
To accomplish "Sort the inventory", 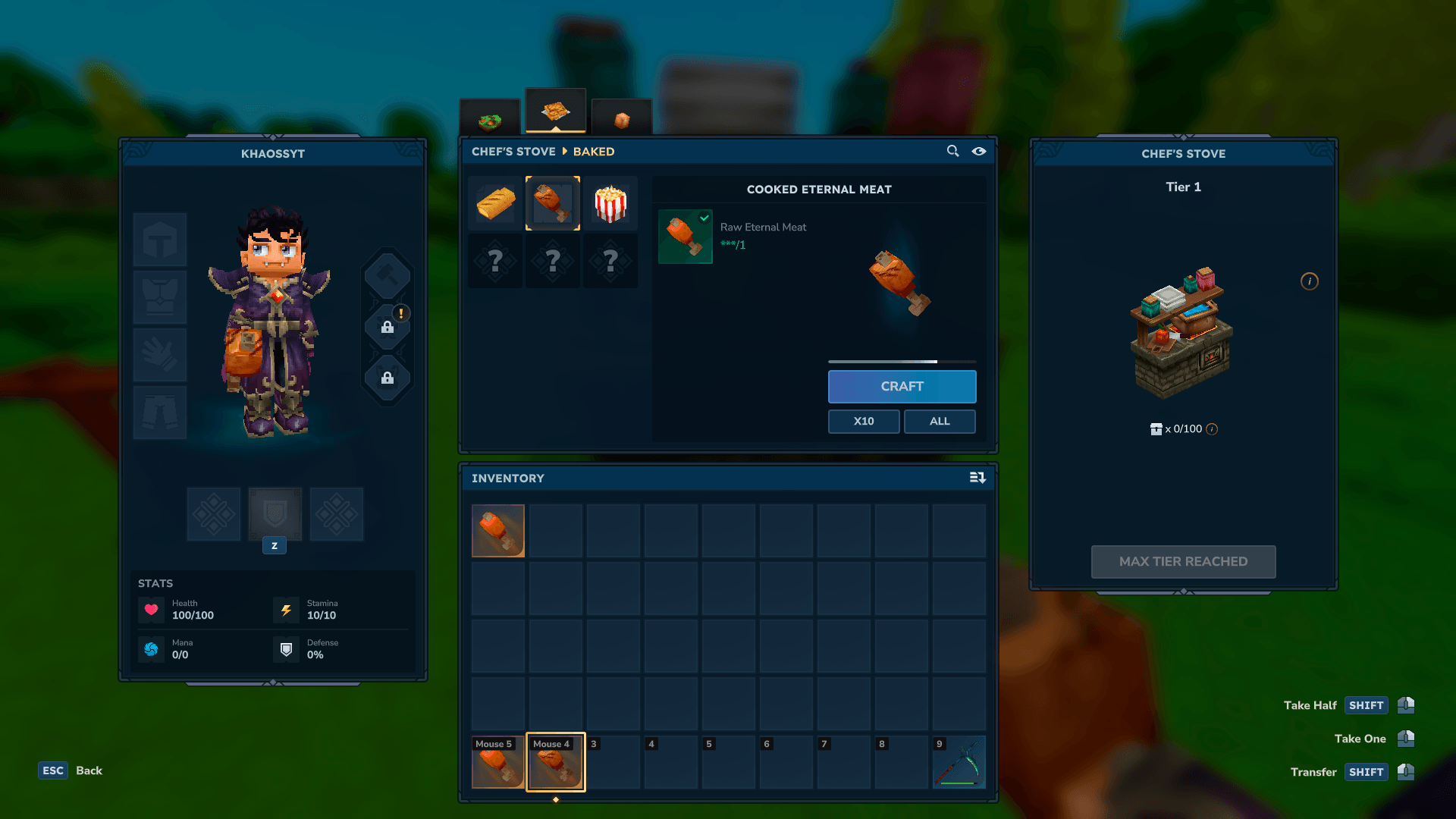I will [x=977, y=478].
